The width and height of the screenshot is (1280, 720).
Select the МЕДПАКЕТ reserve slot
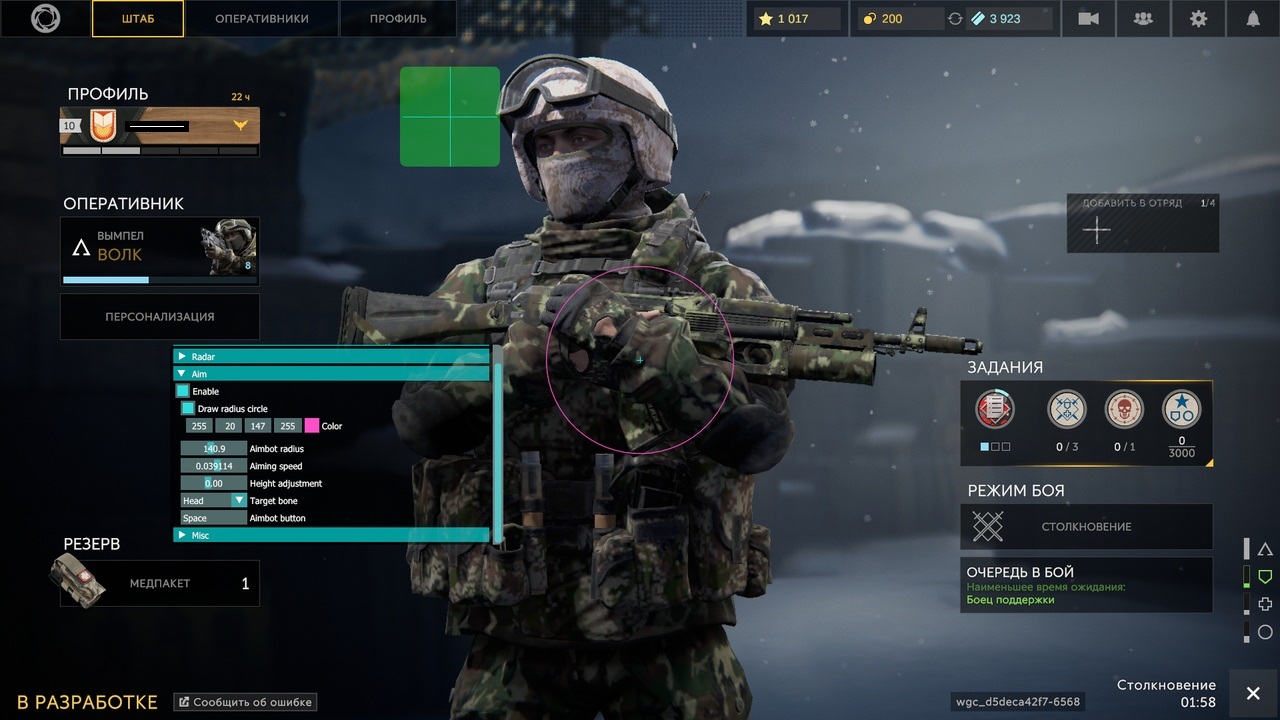click(x=160, y=583)
